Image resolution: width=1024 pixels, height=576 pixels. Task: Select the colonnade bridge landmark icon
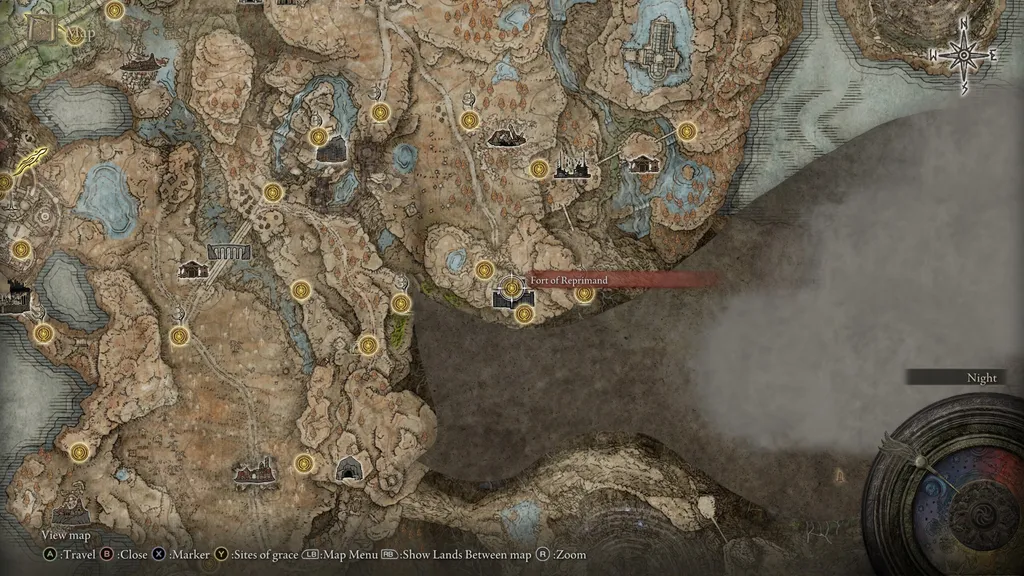click(228, 252)
